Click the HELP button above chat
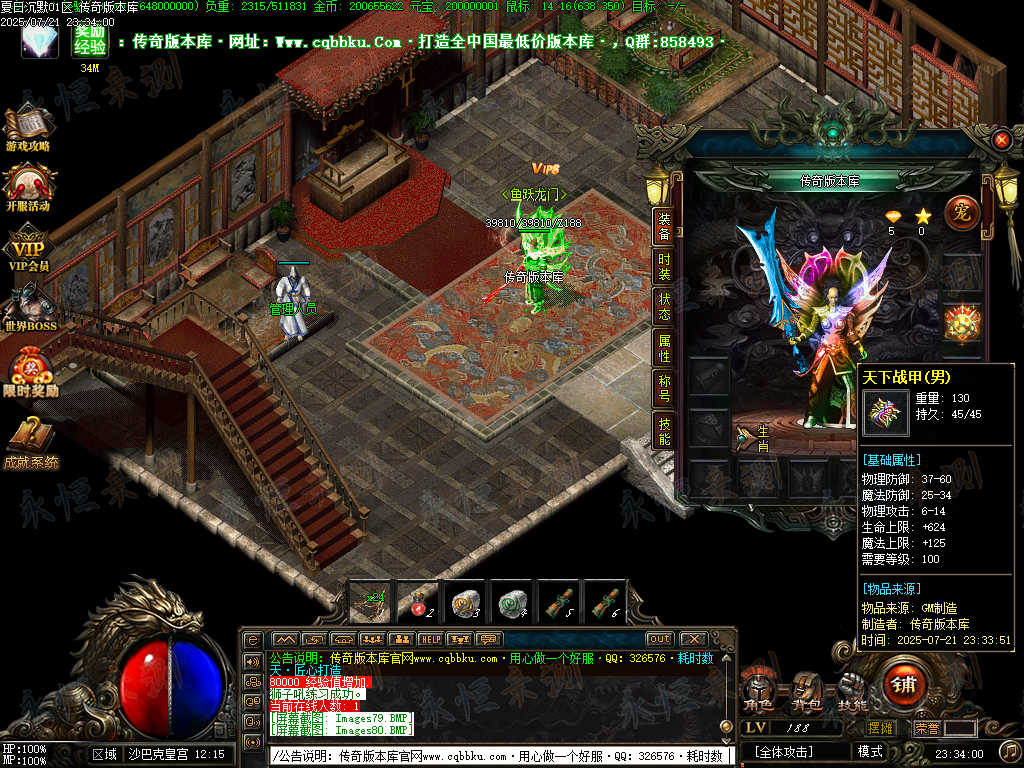The height and width of the screenshot is (768, 1024). coord(430,639)
